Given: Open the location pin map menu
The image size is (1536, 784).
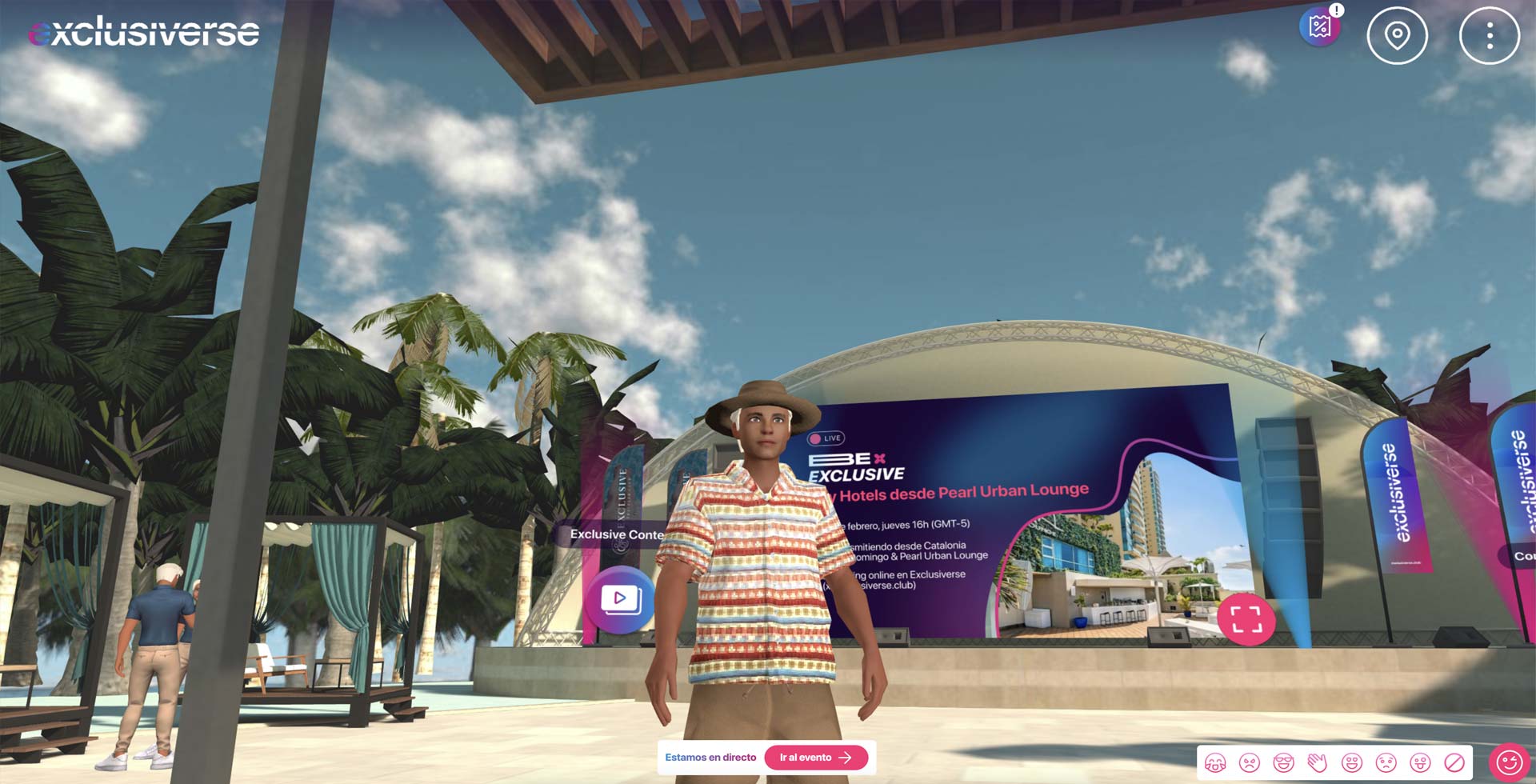Looking at the screenshot, I should click(x=1397, y=36).
